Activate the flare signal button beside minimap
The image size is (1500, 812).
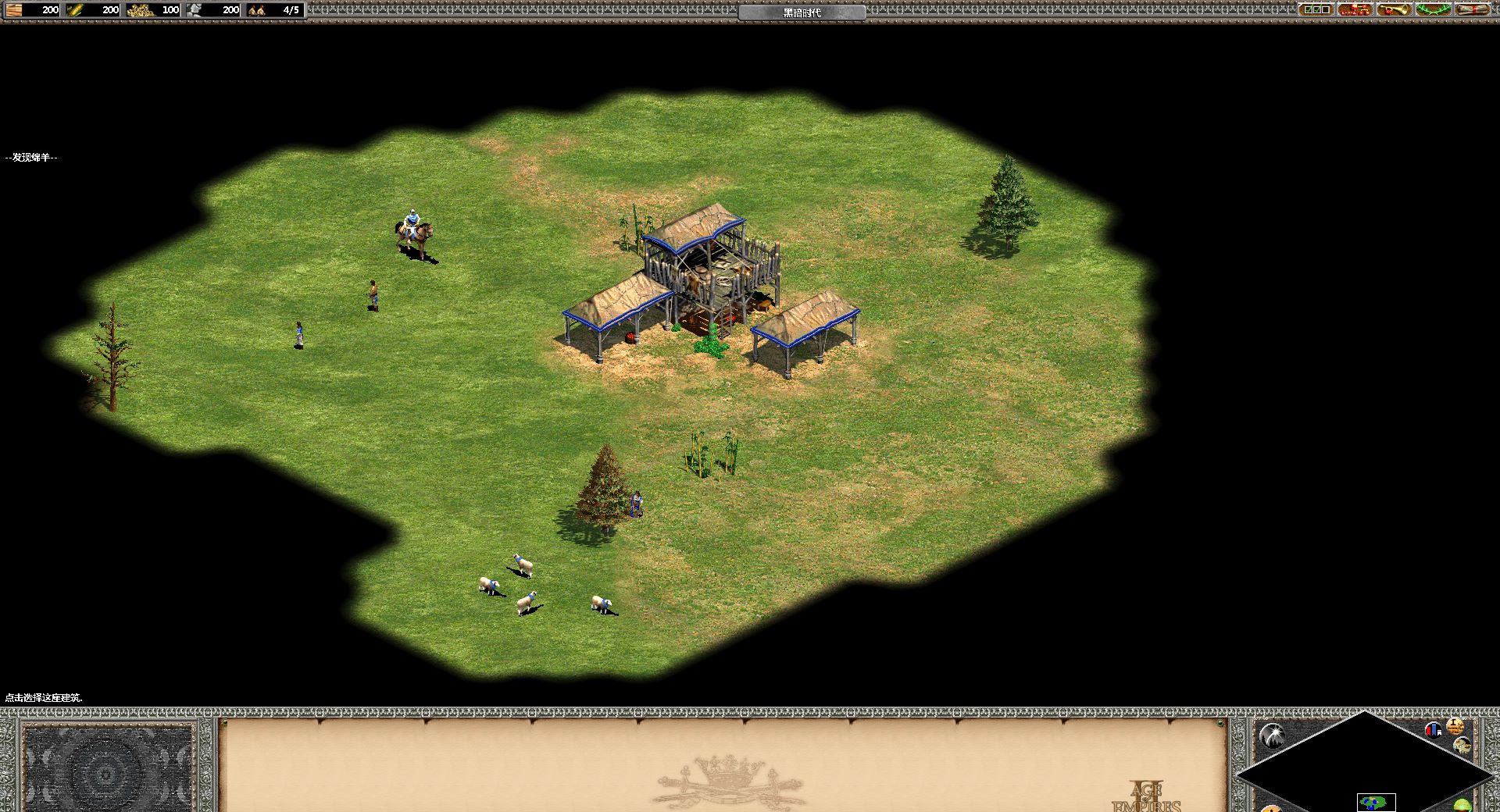pos(1273,734)
